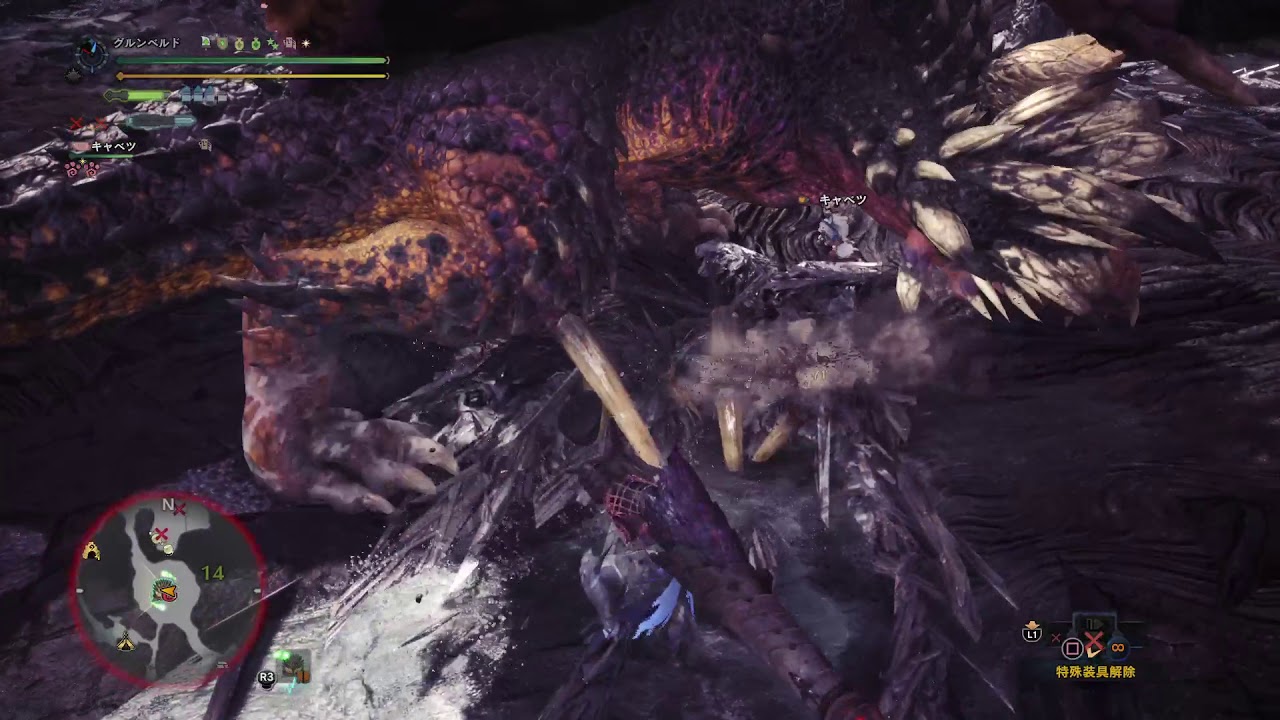
Task: Select the red X marker on the minimap
Action: pos(160,535)
